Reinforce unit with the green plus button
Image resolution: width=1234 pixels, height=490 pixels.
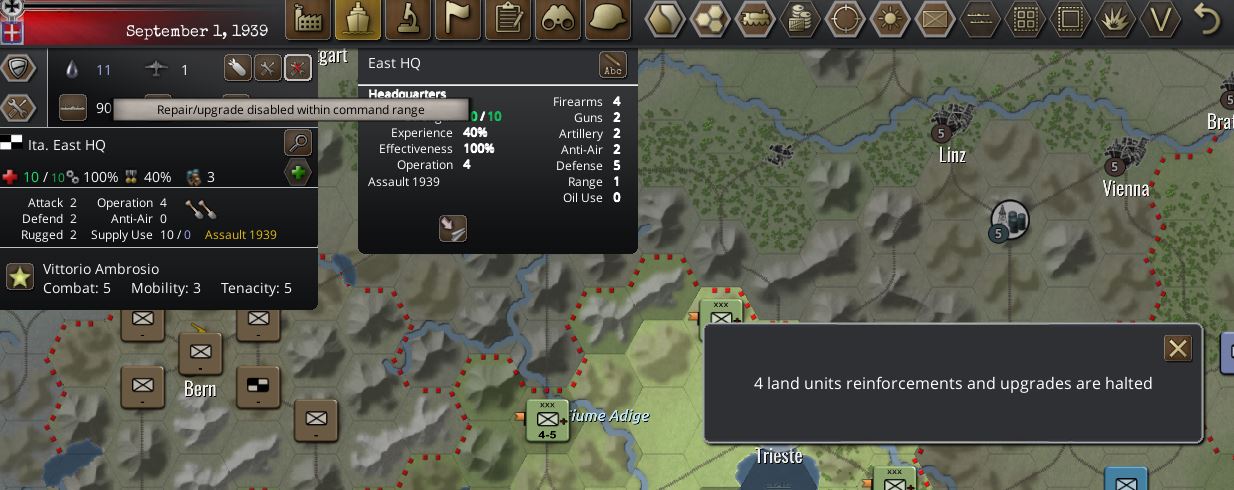pos(298,174)
